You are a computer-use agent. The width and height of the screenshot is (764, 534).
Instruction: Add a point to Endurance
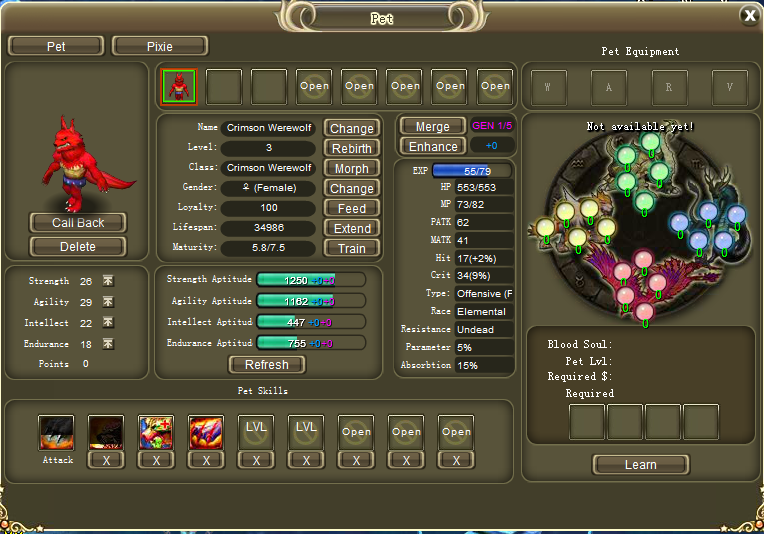[108, 344]
